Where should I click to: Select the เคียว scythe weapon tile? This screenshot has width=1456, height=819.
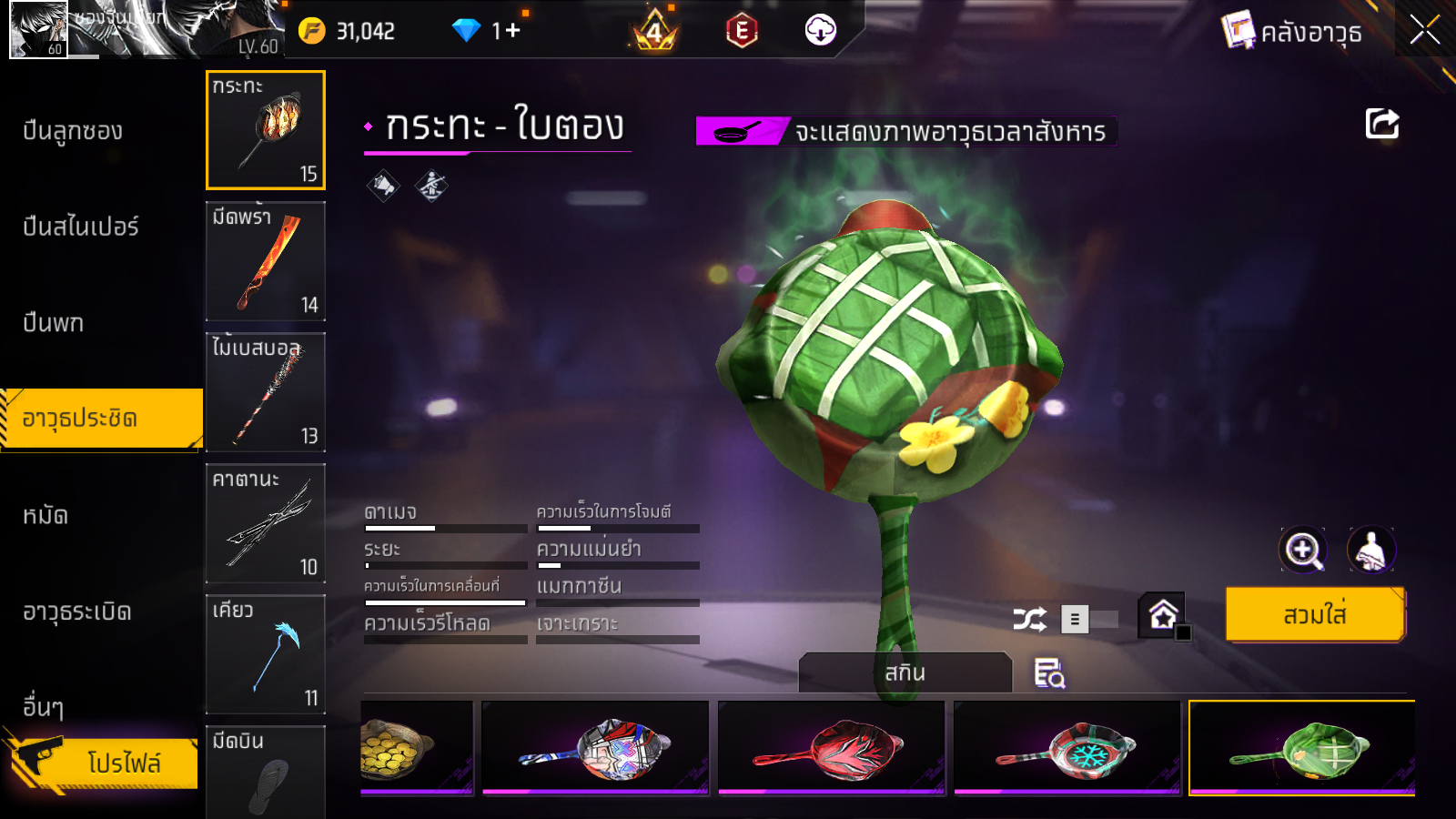coord(265,654)
